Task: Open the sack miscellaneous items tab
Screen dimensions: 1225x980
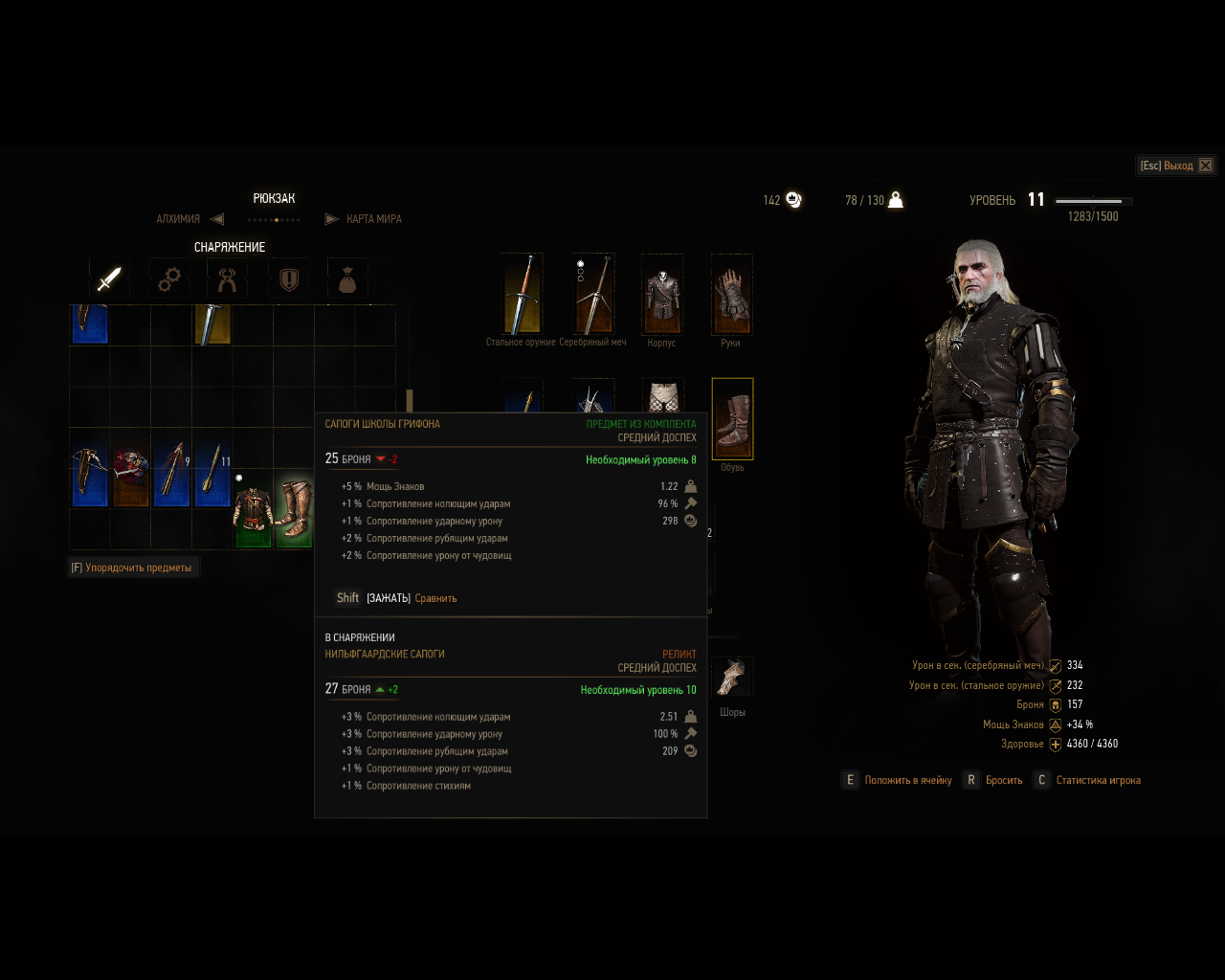Action: pos(347,278)
